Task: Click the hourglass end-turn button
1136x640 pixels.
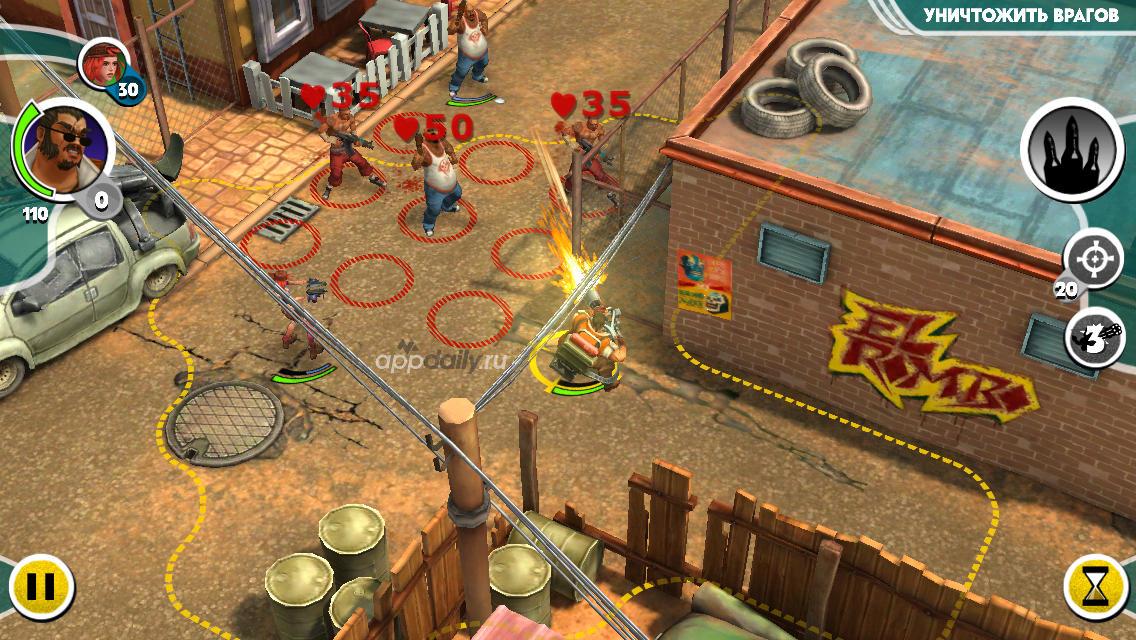Action: 1096,585
